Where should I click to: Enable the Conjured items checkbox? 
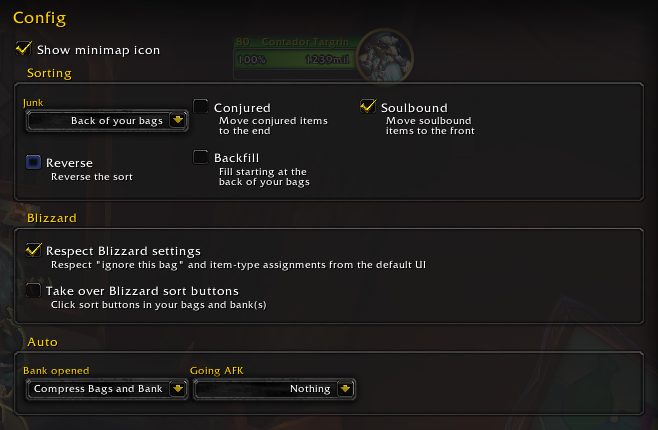coord(201,107)
